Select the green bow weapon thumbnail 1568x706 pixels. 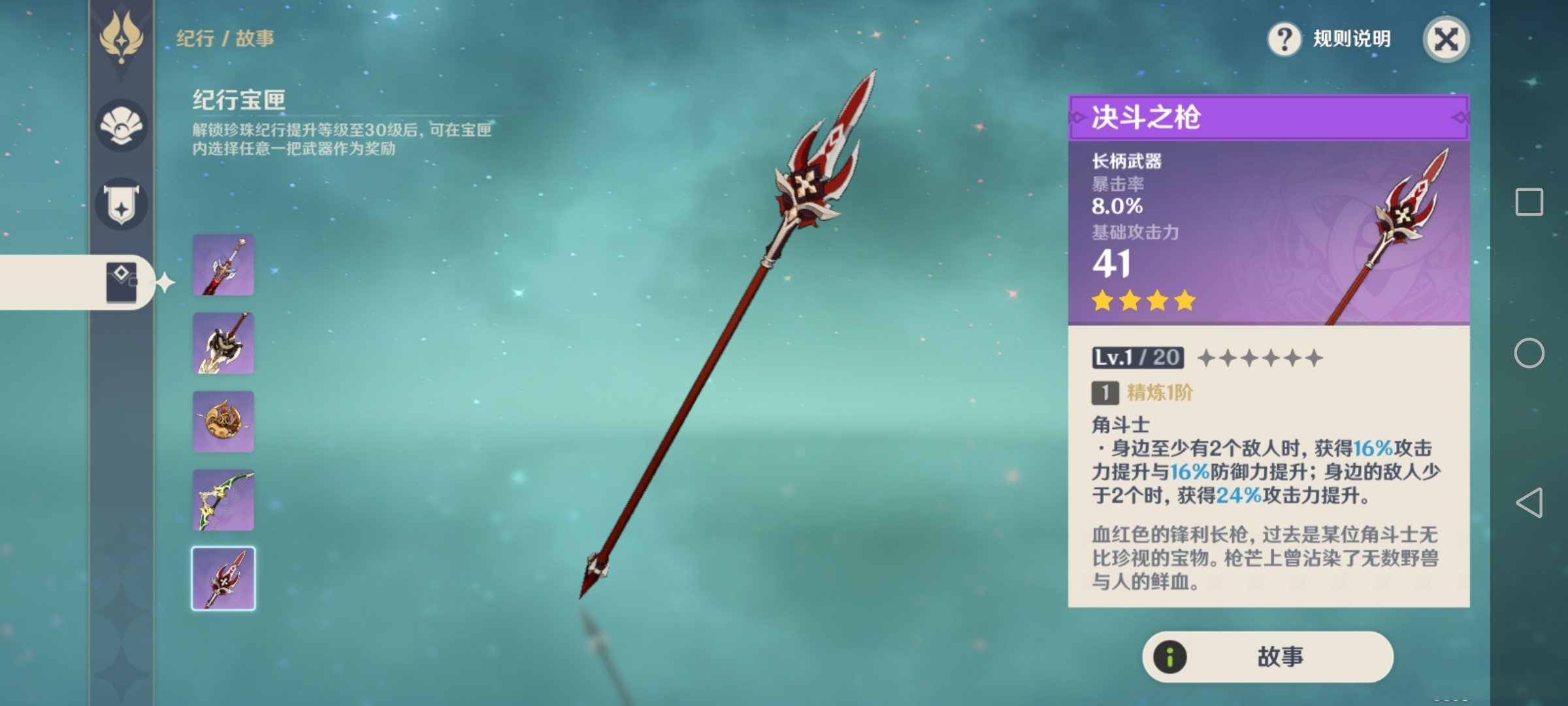(x=223, y=500)
